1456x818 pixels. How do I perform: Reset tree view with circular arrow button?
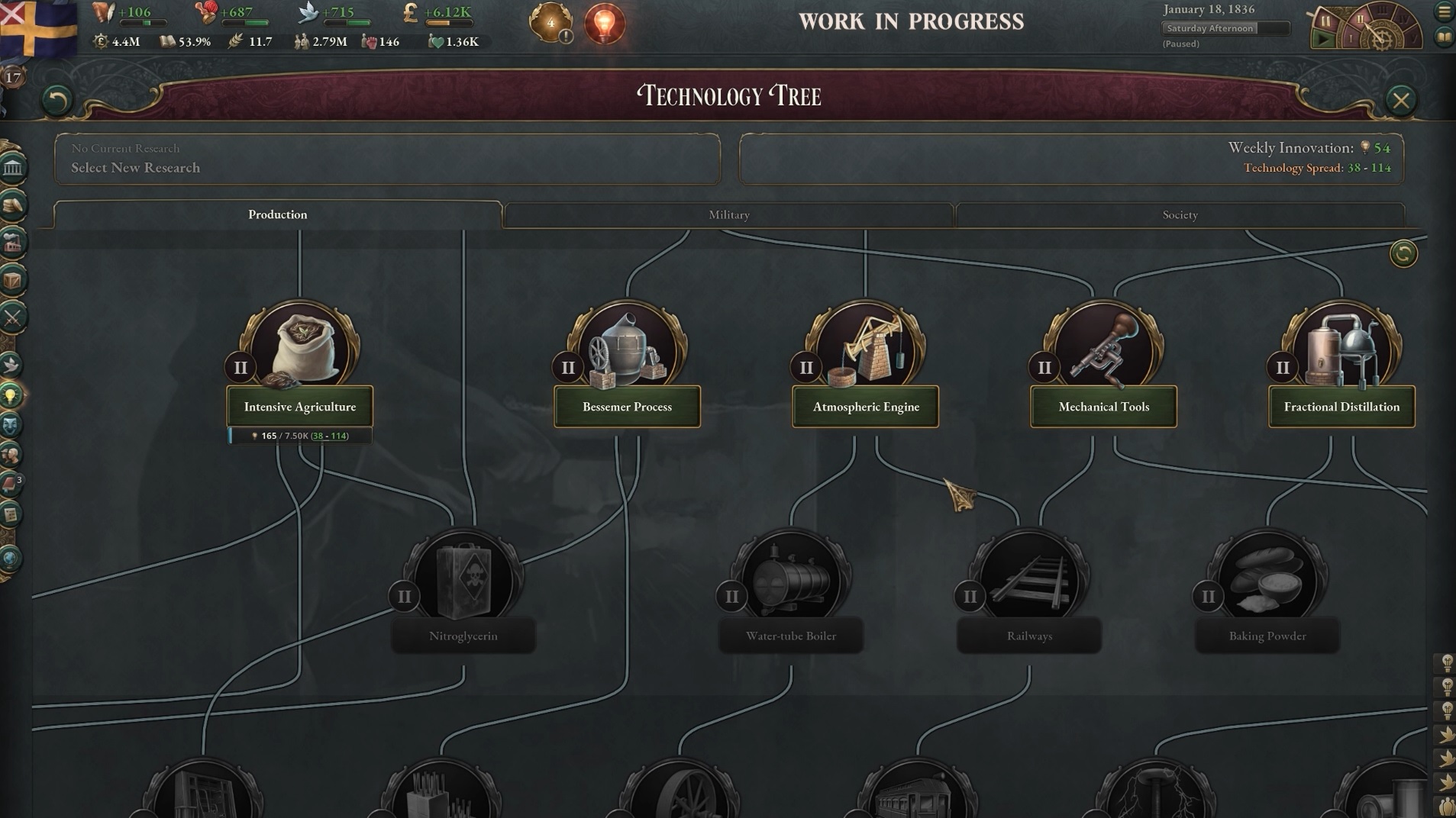coord(1403,253)
